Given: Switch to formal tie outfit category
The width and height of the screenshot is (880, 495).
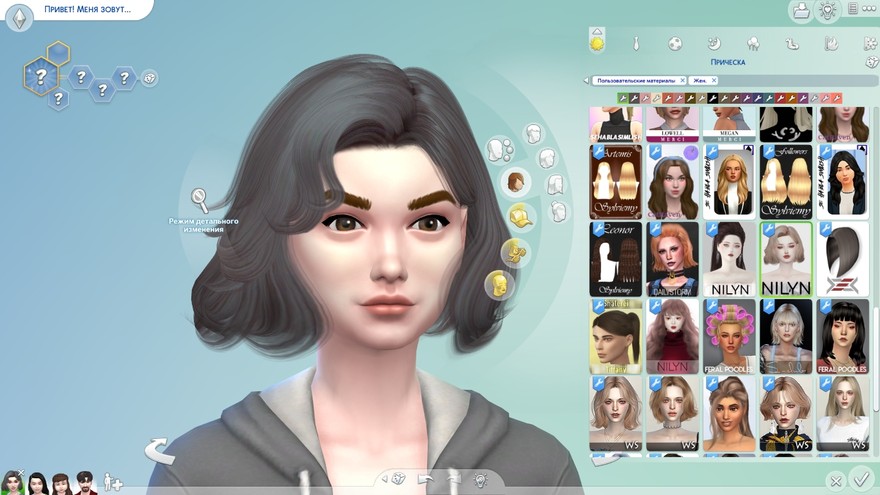Looking at the screenshot, I should pyautogui.click(x=636, y=44).
